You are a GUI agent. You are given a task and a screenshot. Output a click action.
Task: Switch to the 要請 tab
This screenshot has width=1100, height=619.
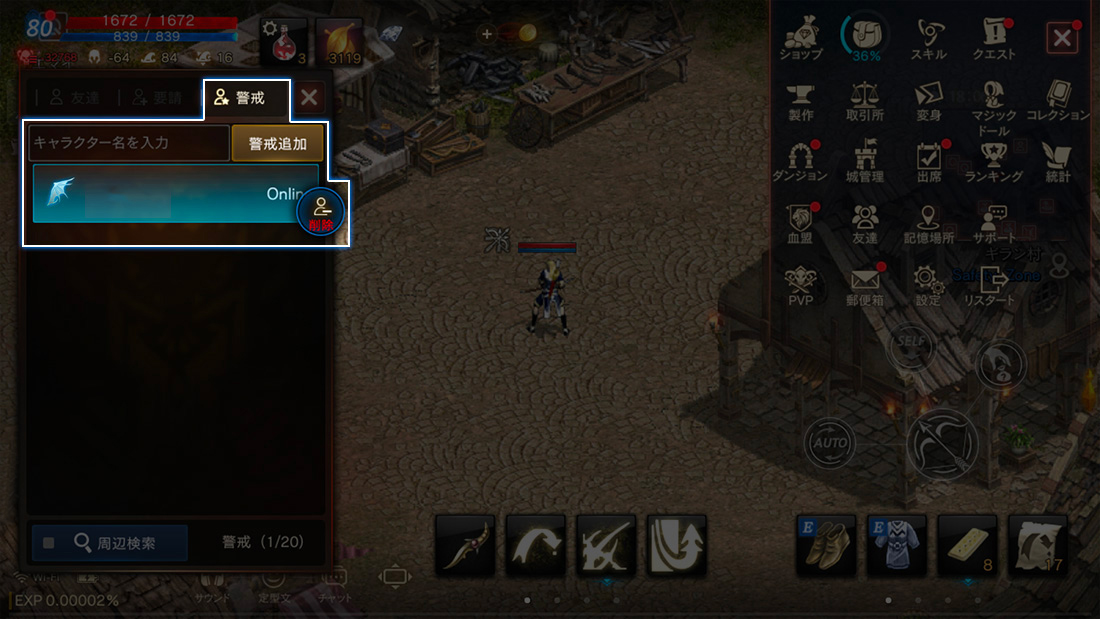156,98
